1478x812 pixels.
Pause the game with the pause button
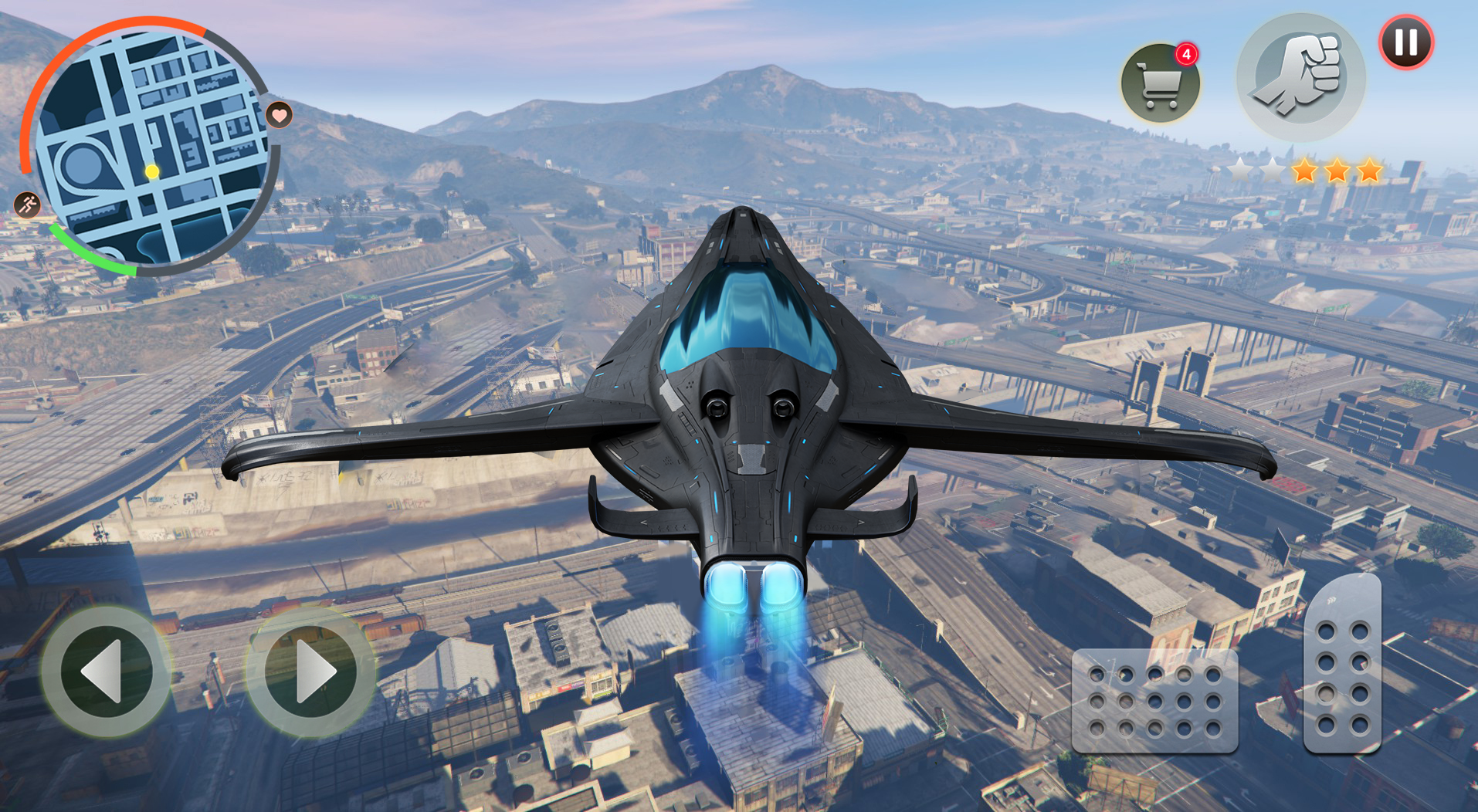point(1405,42)
